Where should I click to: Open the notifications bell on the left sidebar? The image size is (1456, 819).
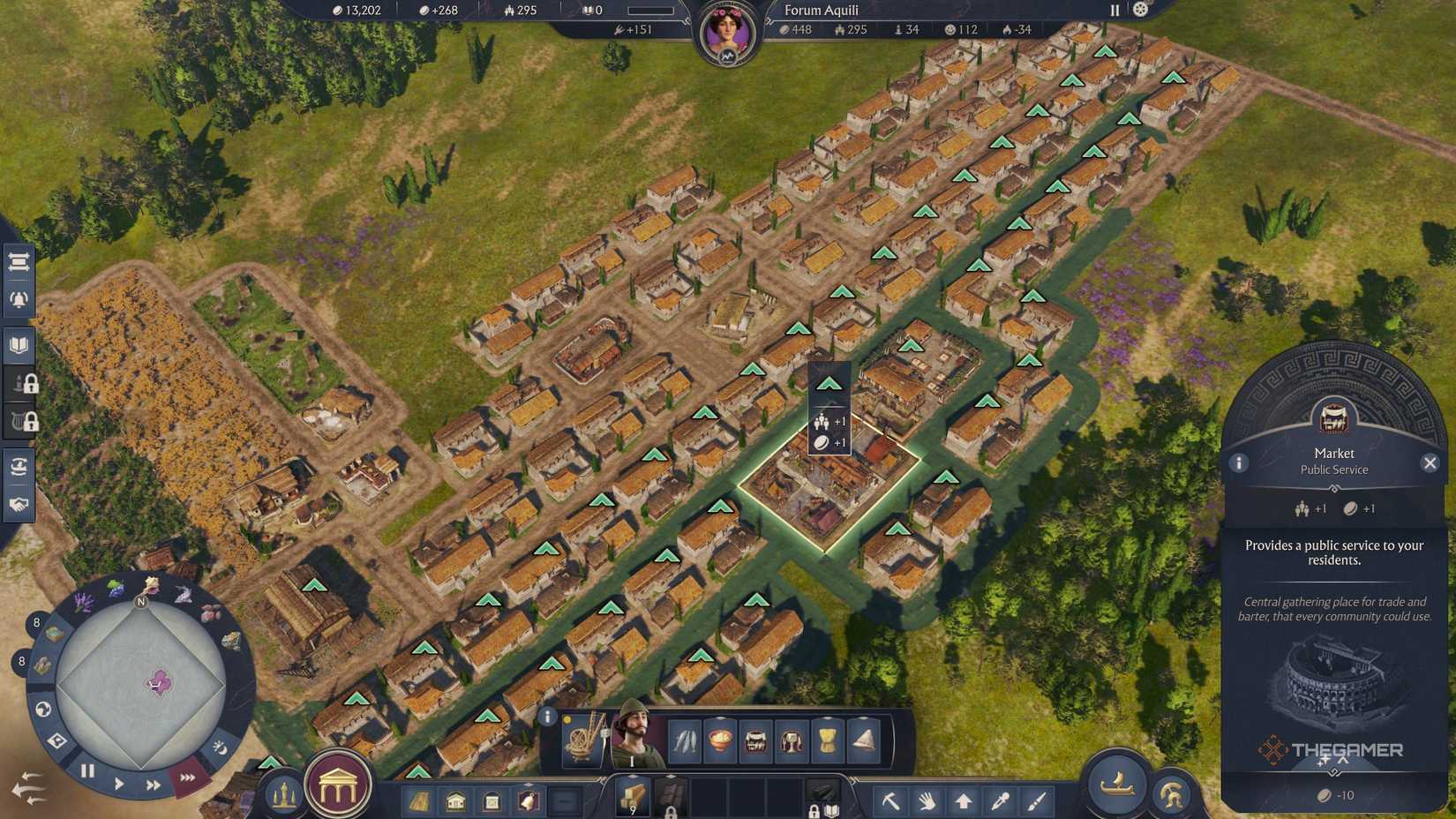pos(19,298)
